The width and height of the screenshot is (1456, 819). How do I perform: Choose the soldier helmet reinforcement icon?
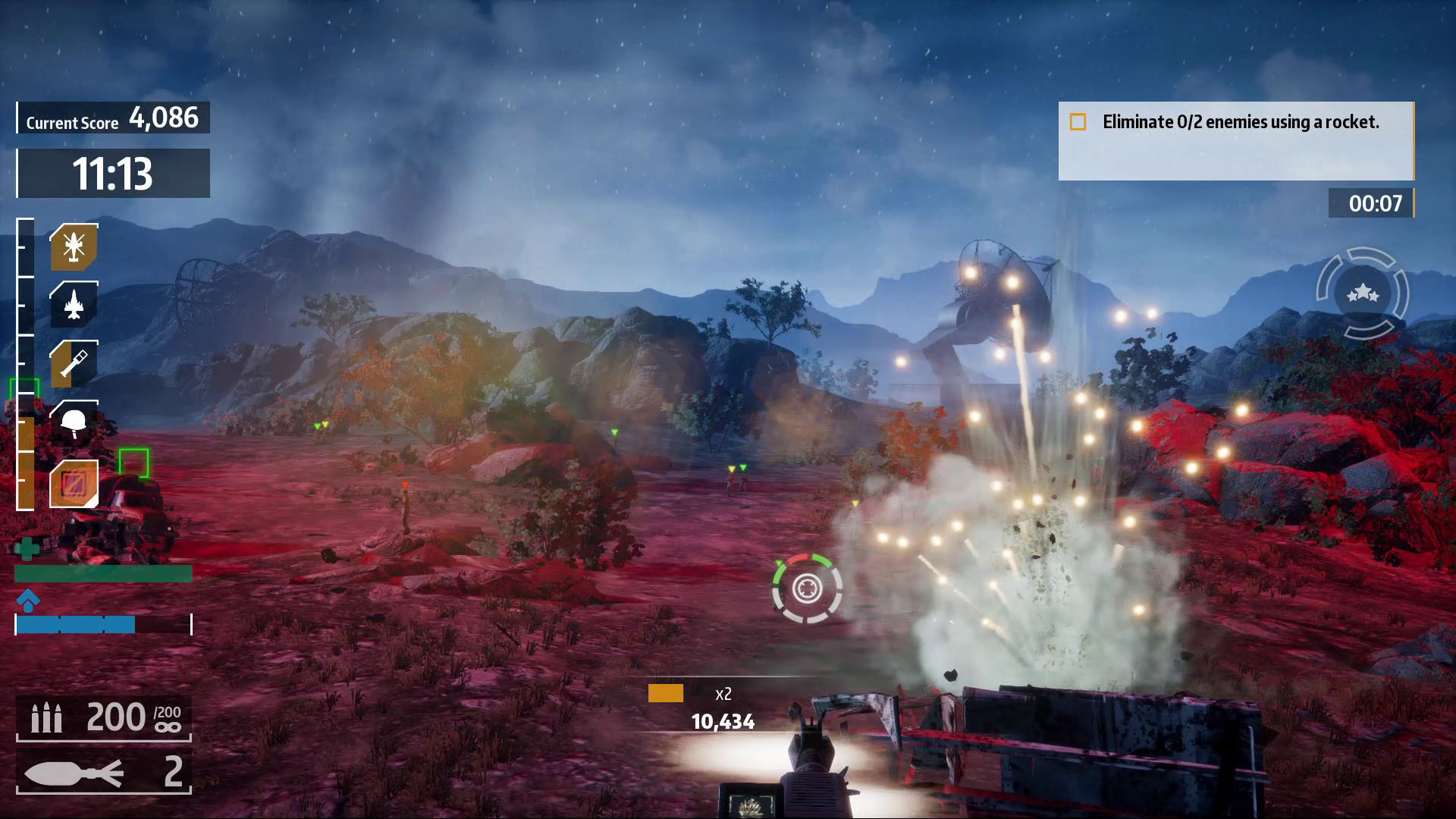(x=74, y=422)
